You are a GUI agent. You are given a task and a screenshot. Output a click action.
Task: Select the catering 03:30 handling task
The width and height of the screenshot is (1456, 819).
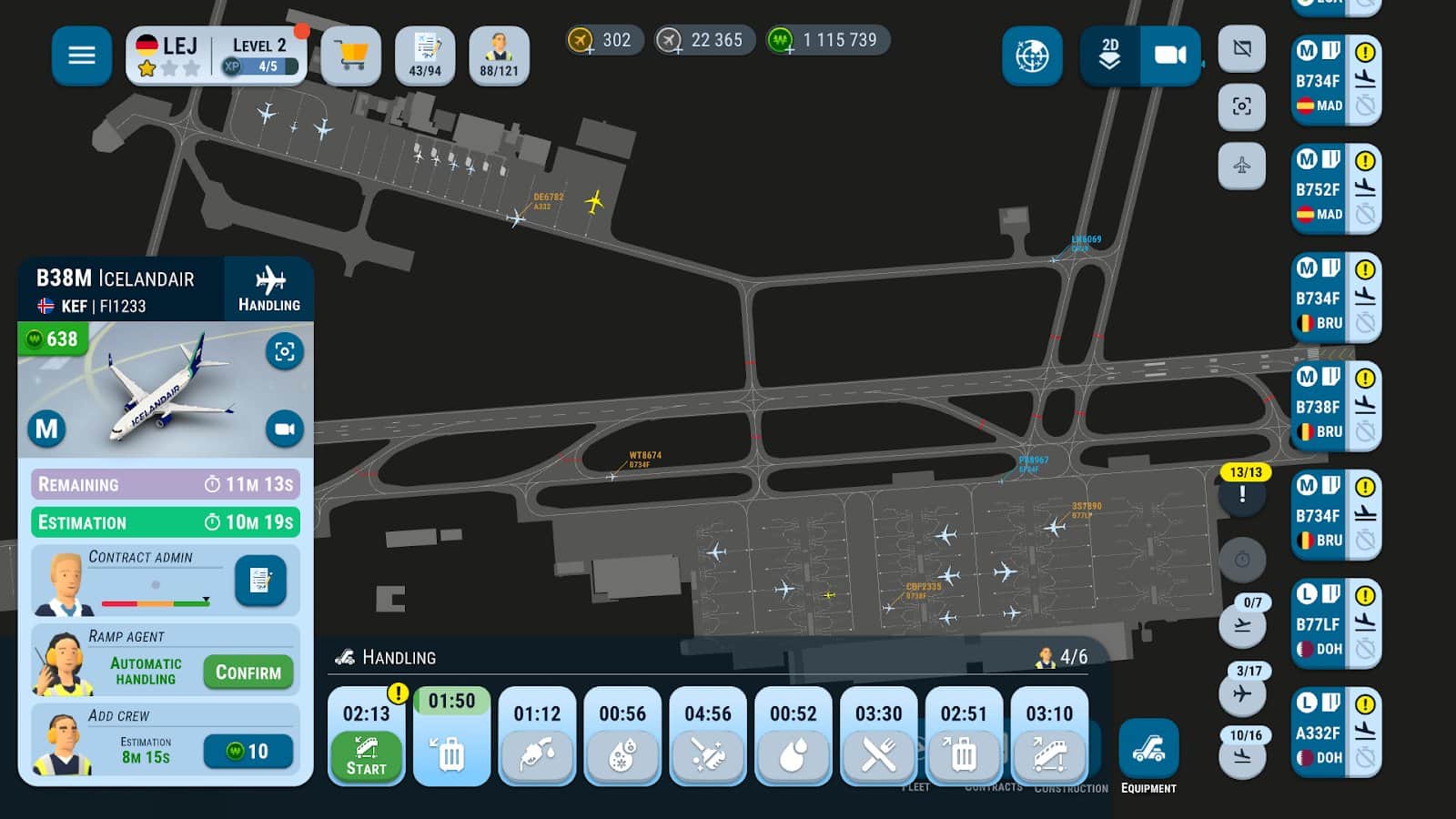(x=878, y=736)
